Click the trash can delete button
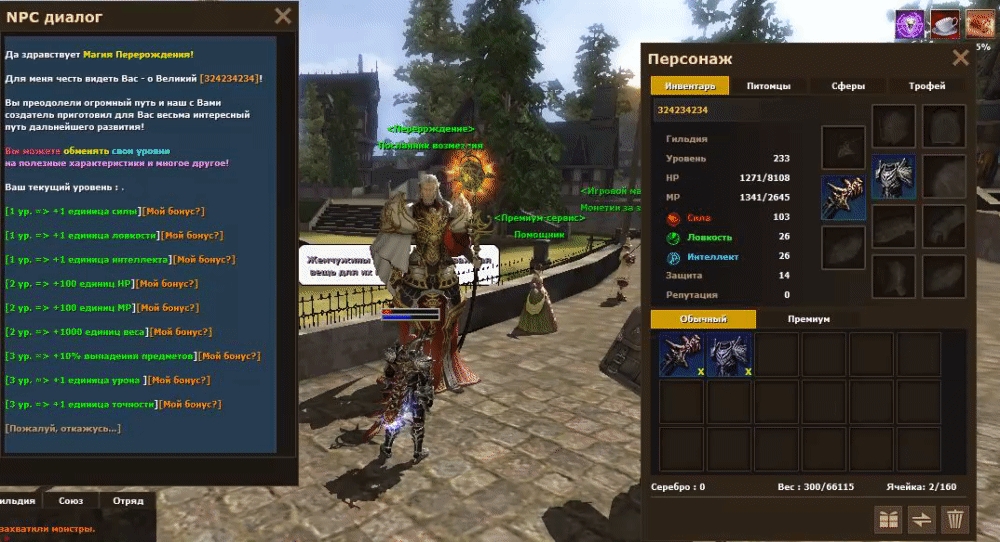 pyautogui.click(x=955, y=519)
